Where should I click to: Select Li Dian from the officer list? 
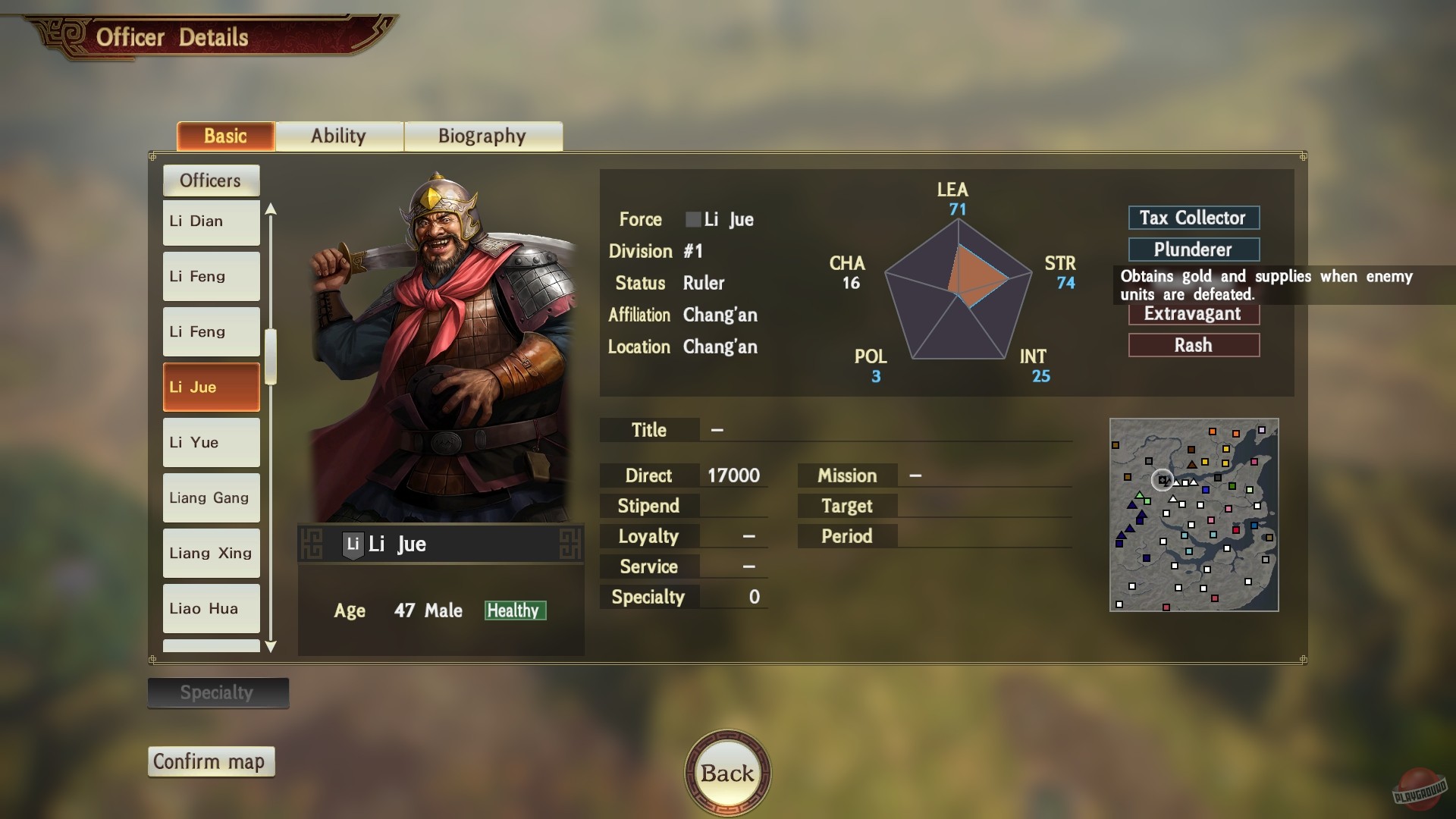click(211, 221)
